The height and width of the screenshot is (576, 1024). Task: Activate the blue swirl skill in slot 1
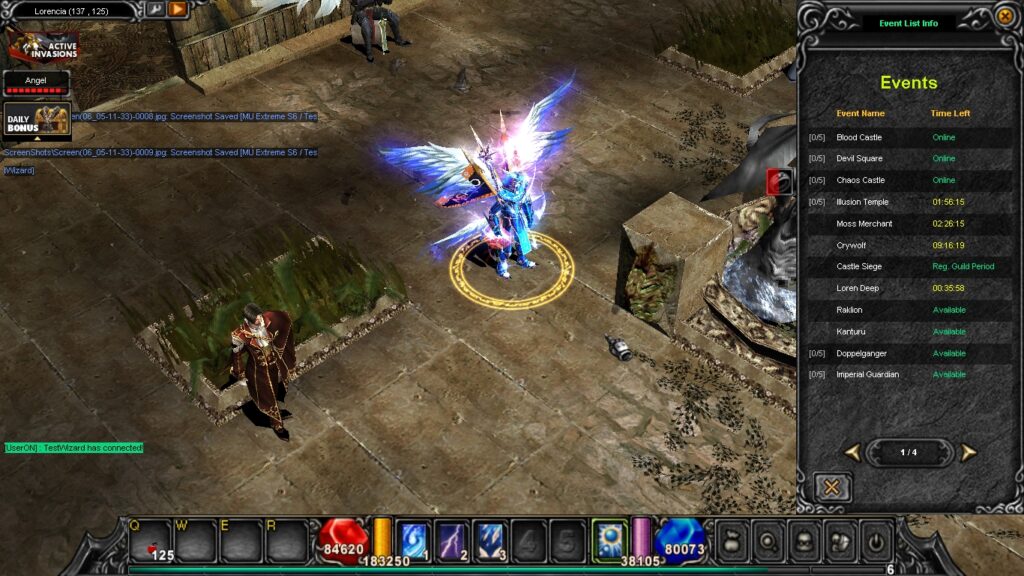[x=414, y=538]
